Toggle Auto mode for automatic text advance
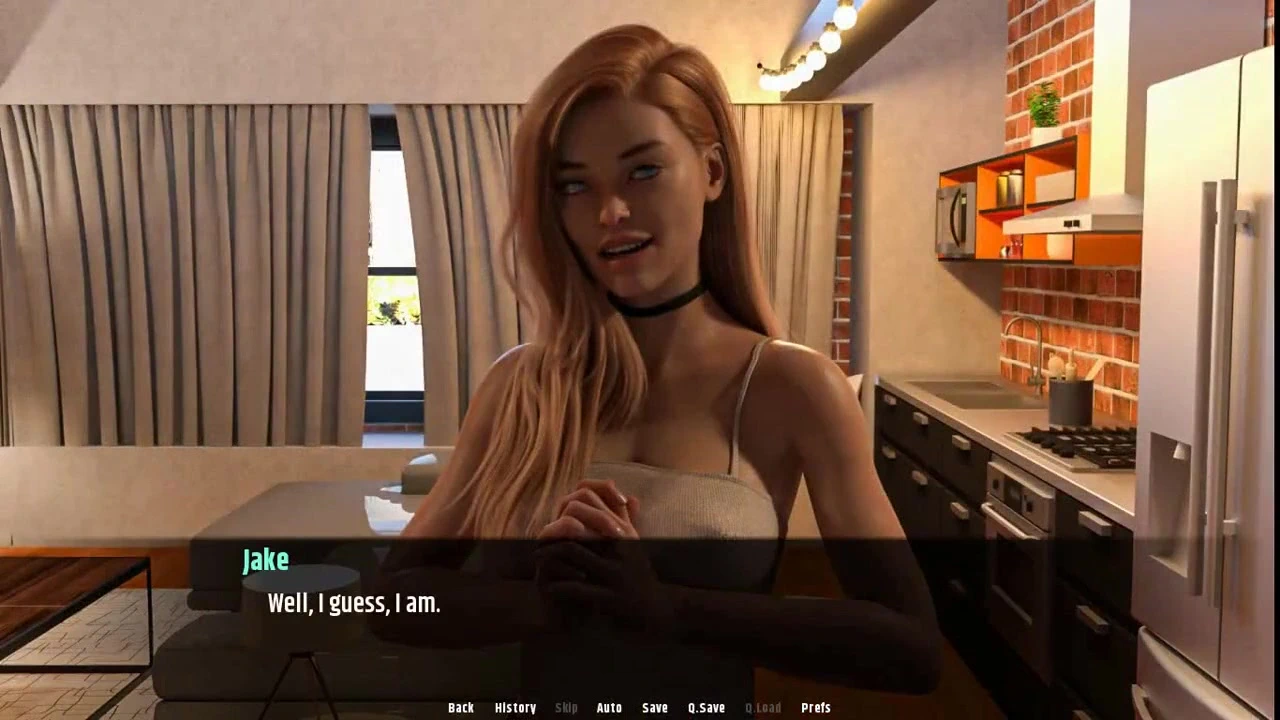Screen dimensions: 1280x720 click(609, 707)
